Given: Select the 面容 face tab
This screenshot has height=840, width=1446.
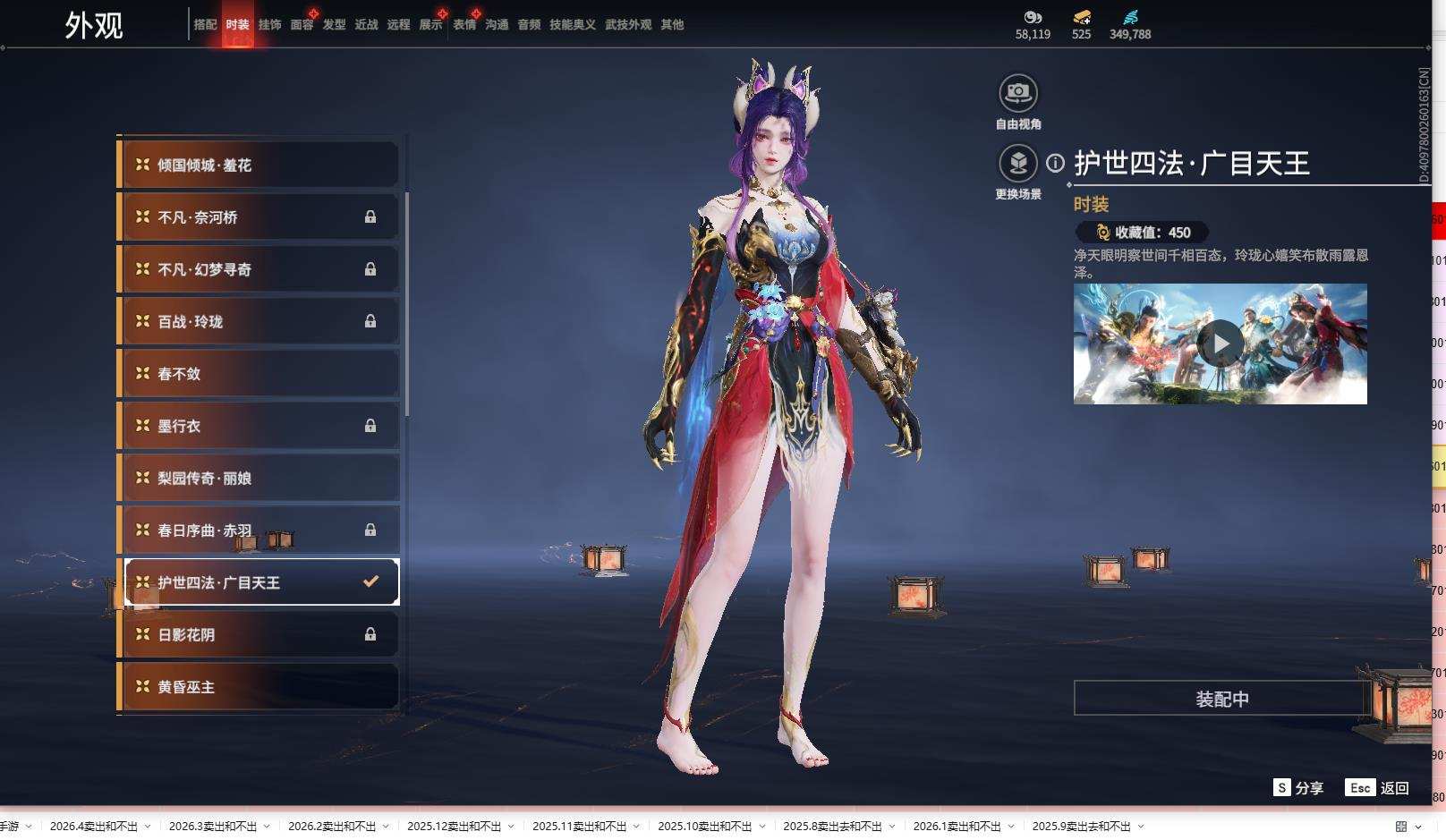Looking at the screenshot, I should point(302,25).
